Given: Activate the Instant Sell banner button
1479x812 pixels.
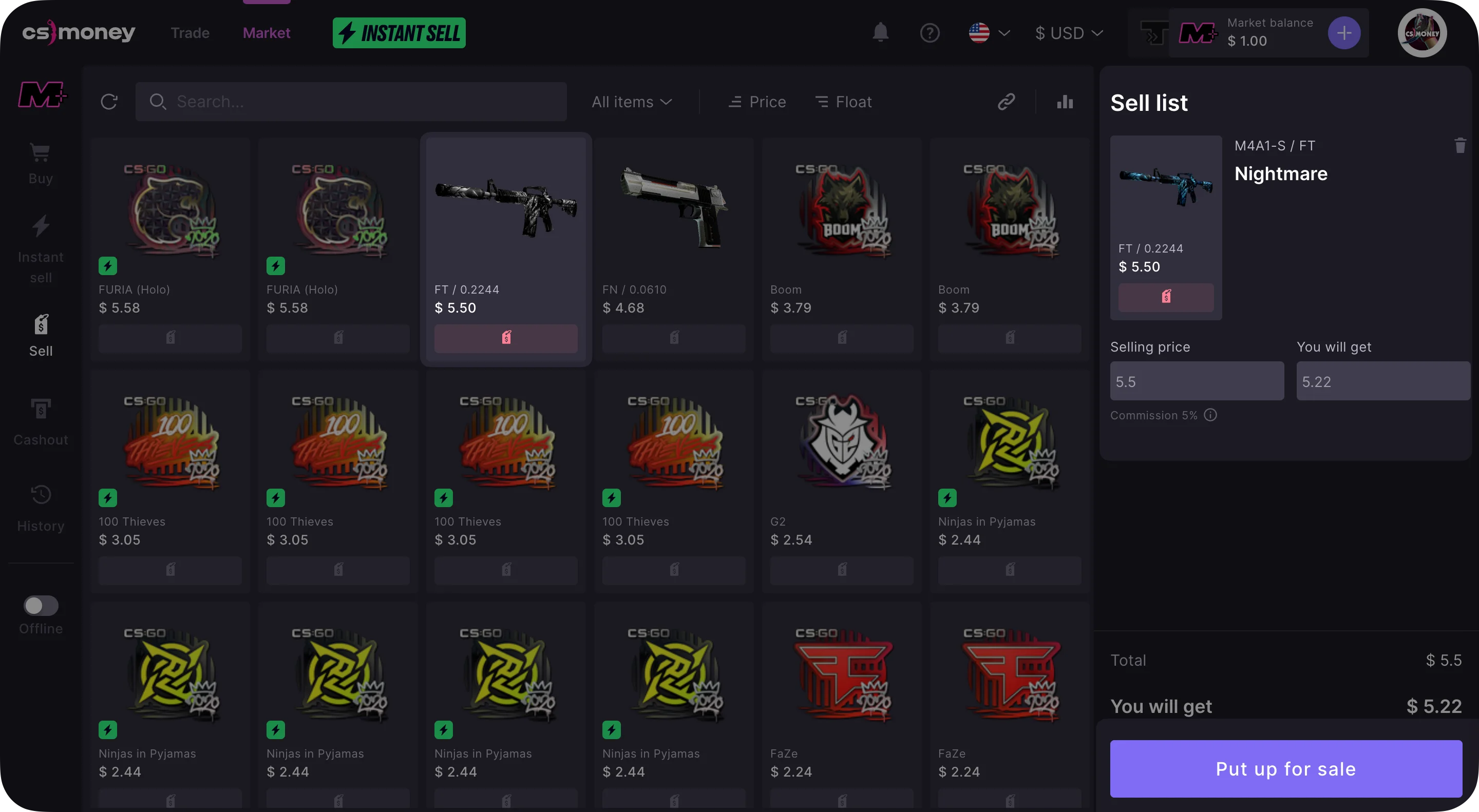Looking at the screenshot, I should point(399,33).
